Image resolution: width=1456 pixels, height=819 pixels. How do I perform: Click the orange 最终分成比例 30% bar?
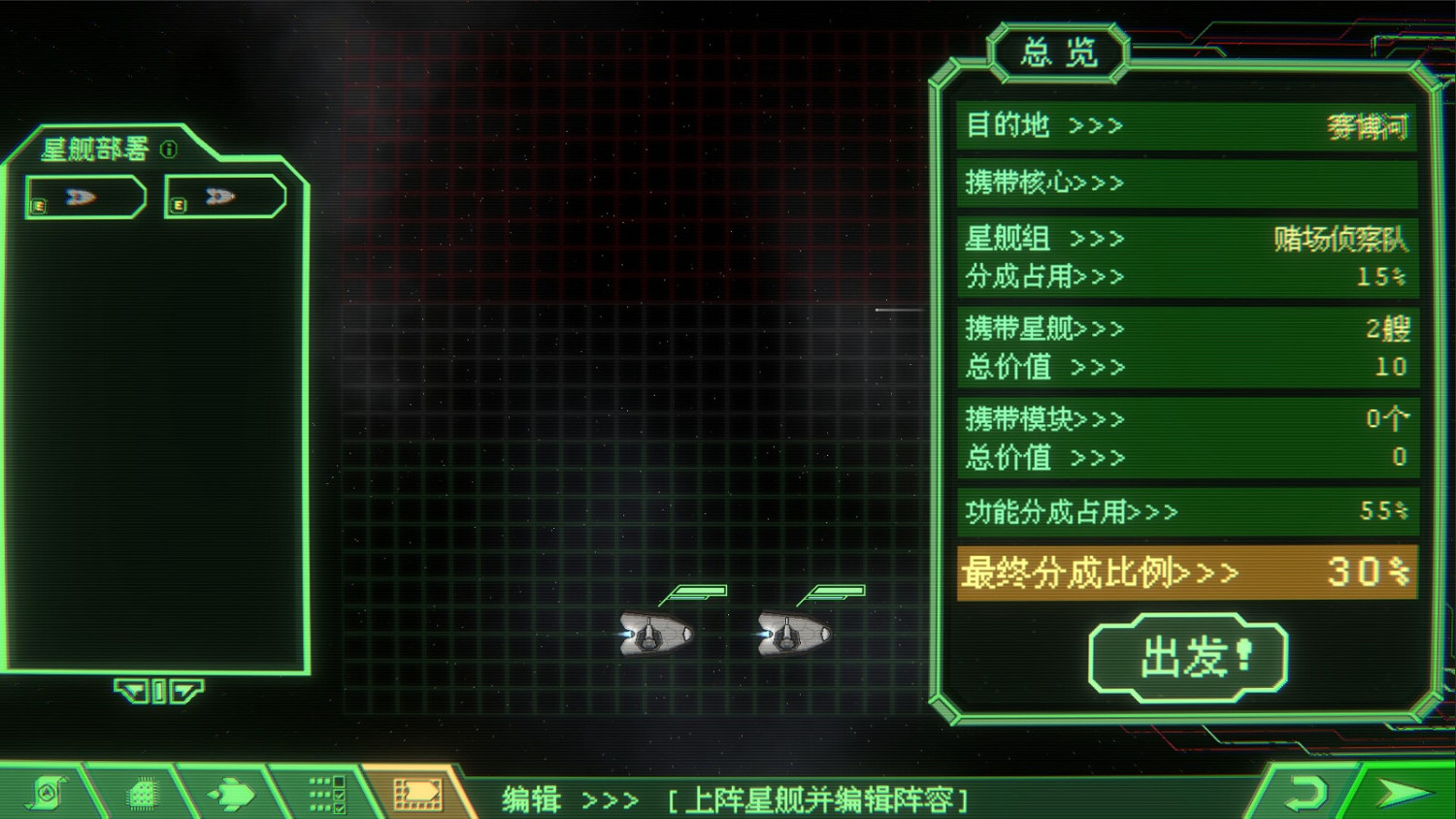(x=1186, y=573)
